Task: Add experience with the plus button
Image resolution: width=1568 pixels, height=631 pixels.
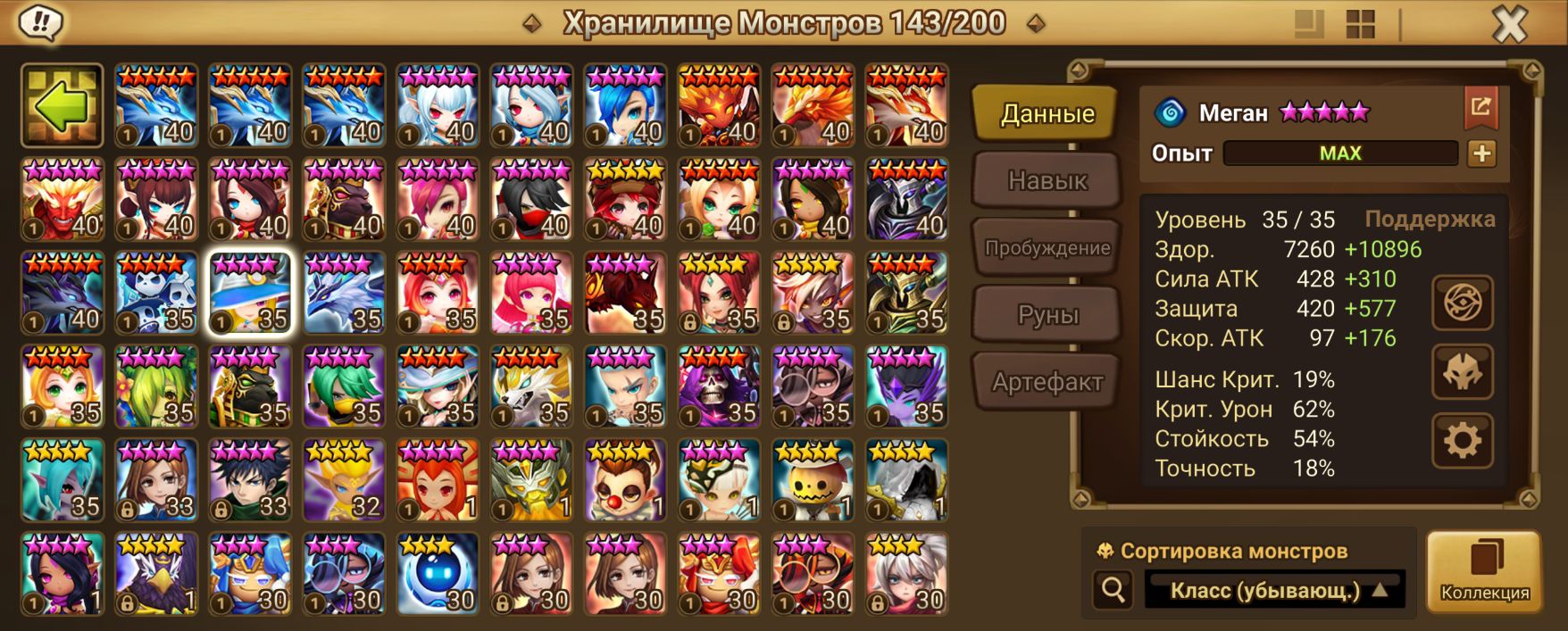Action: click(1481, 154)
